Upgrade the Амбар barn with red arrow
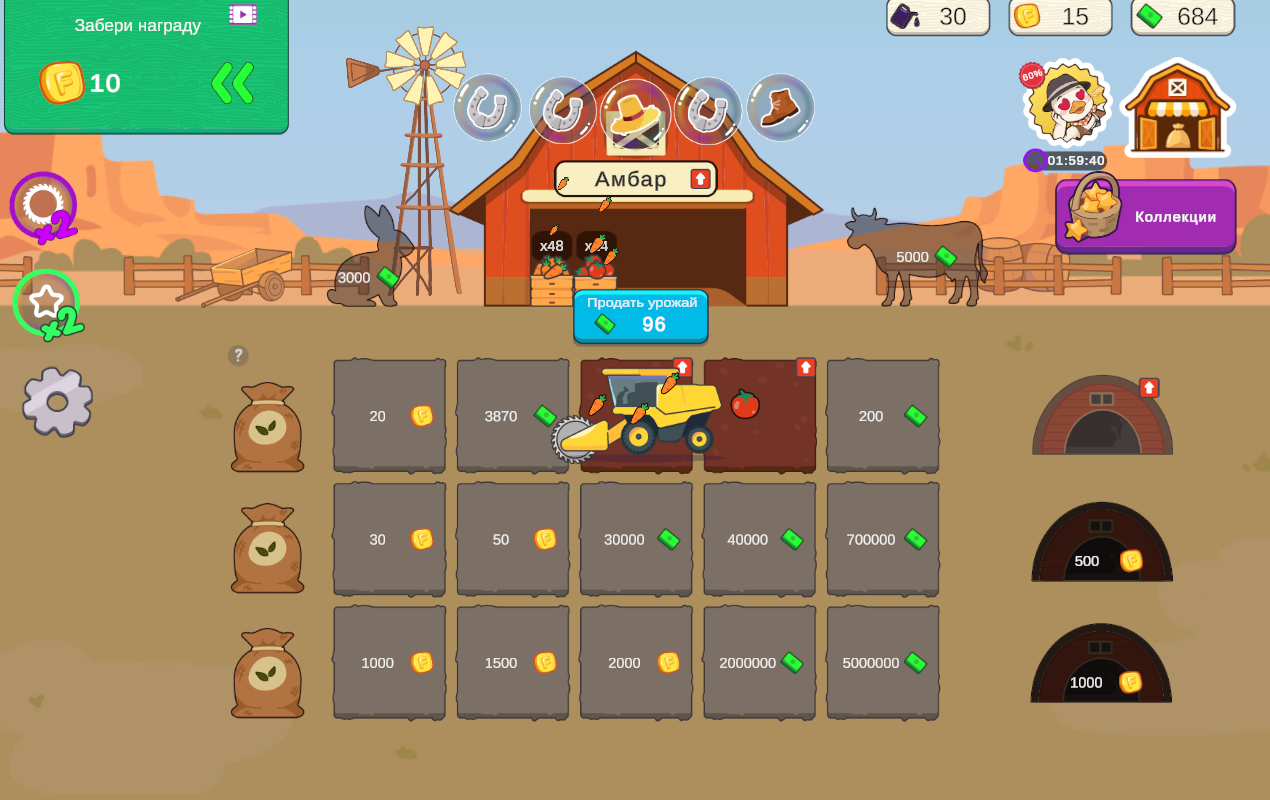 coord(700,179)
